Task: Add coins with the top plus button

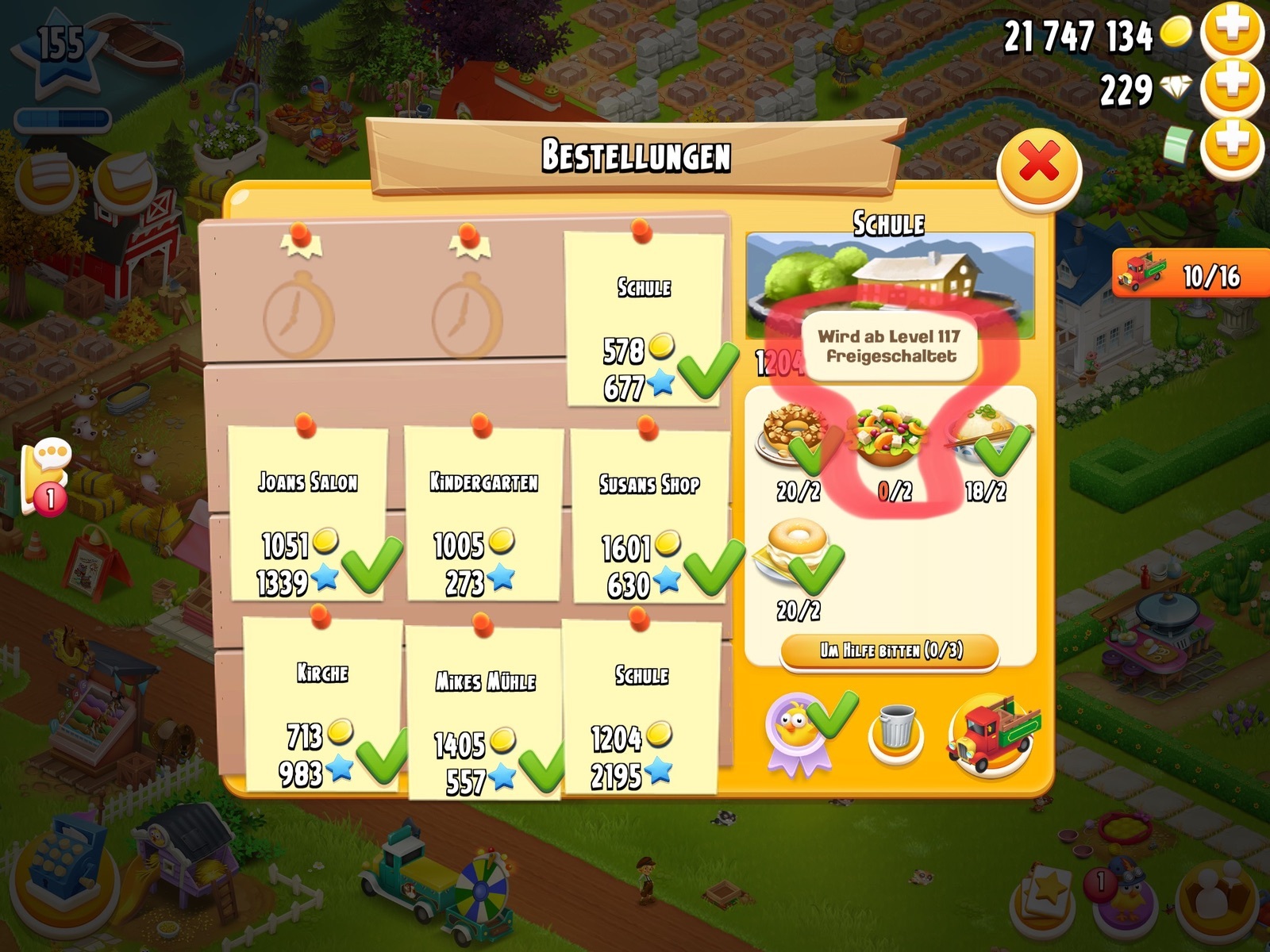Action: (x=1232, y=31)
